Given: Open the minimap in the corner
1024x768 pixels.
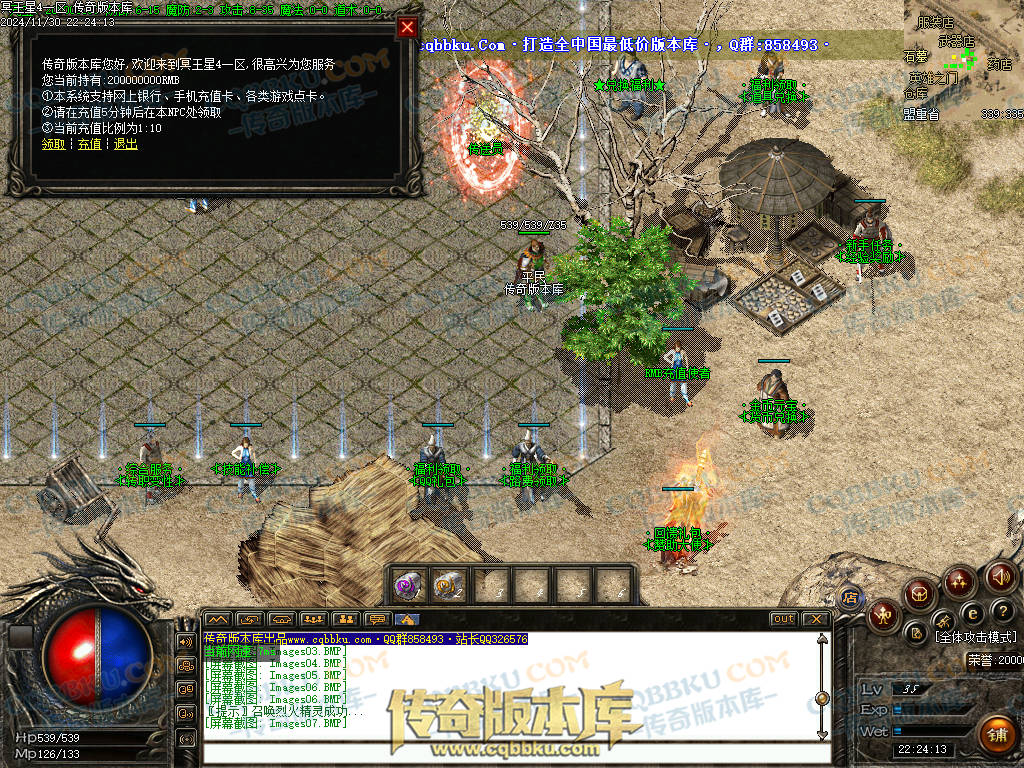Looking at the screenshot, I should tap(963, 60).
